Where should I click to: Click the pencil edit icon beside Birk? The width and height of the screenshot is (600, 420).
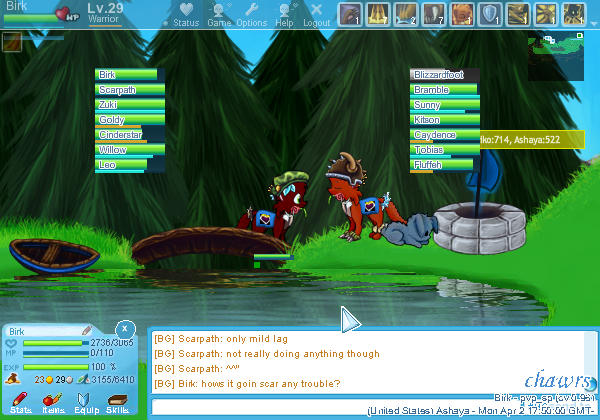point(87,329)
